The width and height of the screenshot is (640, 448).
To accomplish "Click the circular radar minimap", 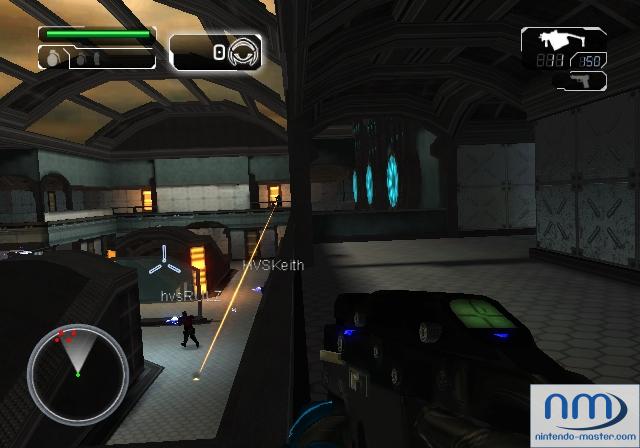I will tap(76, 364).
